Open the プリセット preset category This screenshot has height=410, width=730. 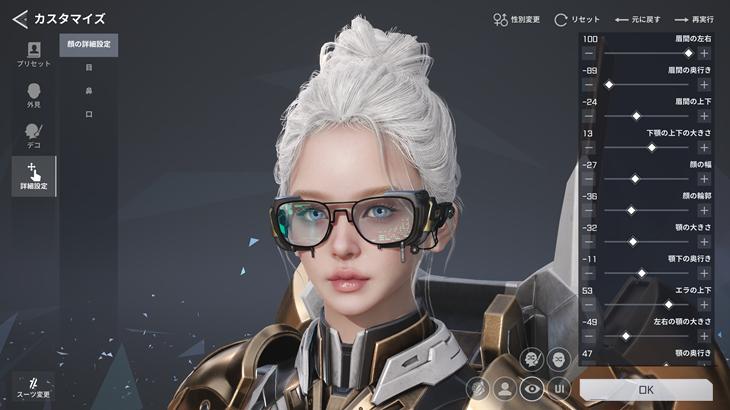click(x=34, y=54)
